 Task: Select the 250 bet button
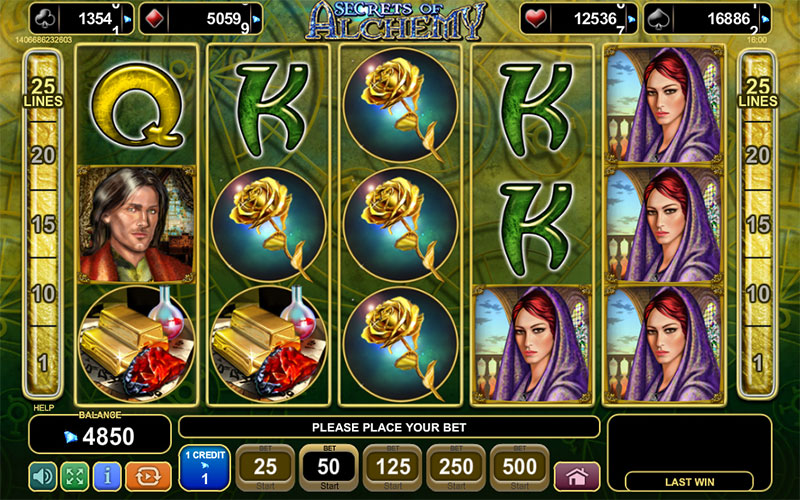pyautogui.click(x=456, y=466)
